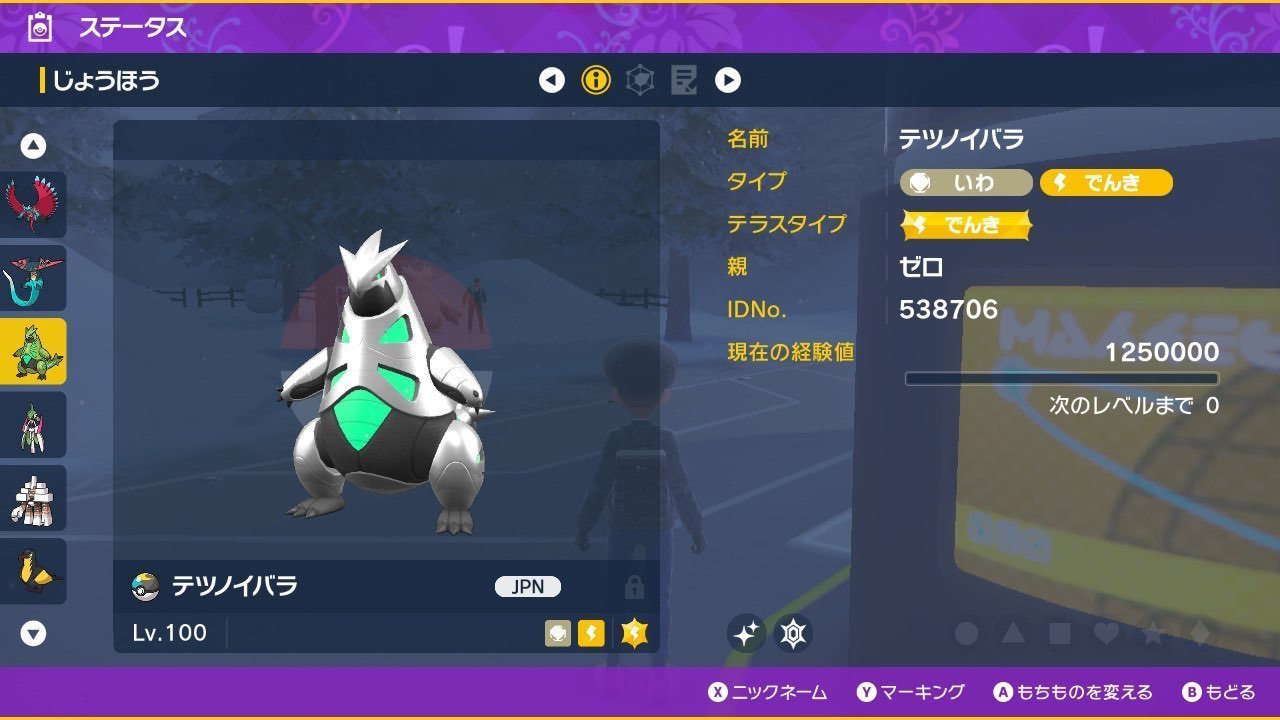Image resolution: width=1280 pixels, height=720 pixels.
Task: Switch to the info (i) tab
Action: pyautogui.click(x=596, y=80)
